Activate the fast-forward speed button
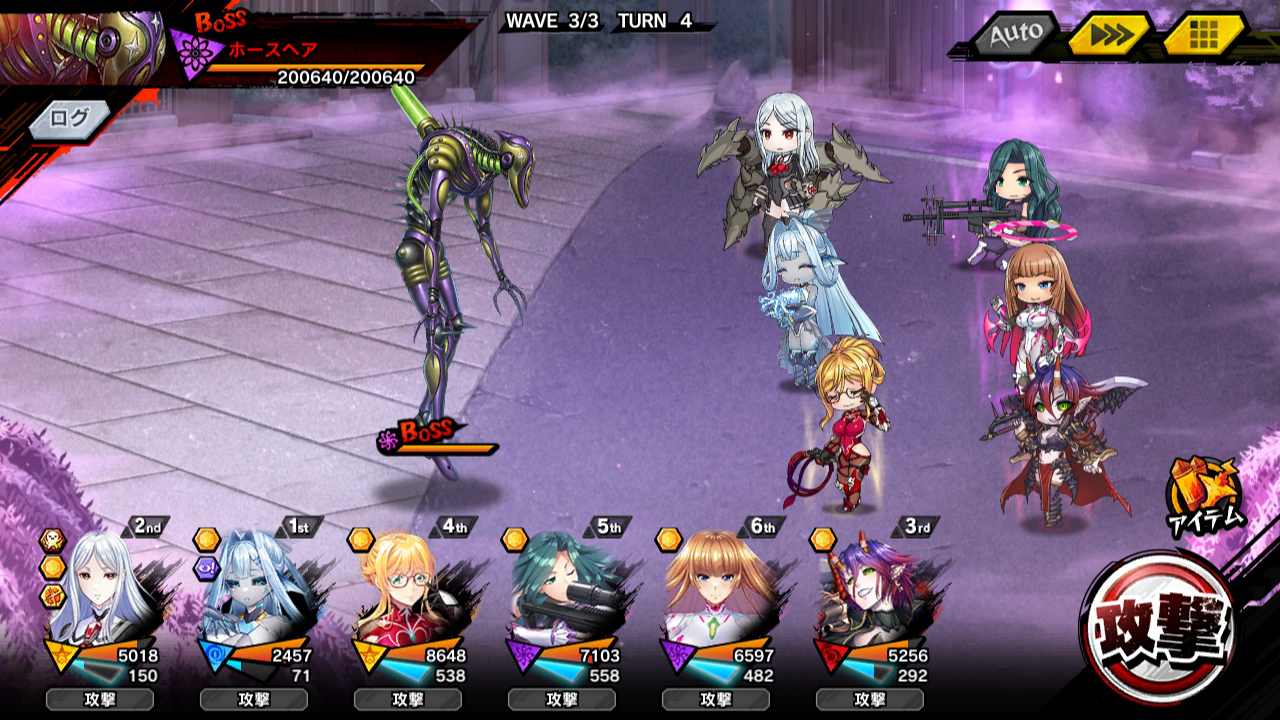The height and width of the screenshot is (720, 1280). 1107,36
